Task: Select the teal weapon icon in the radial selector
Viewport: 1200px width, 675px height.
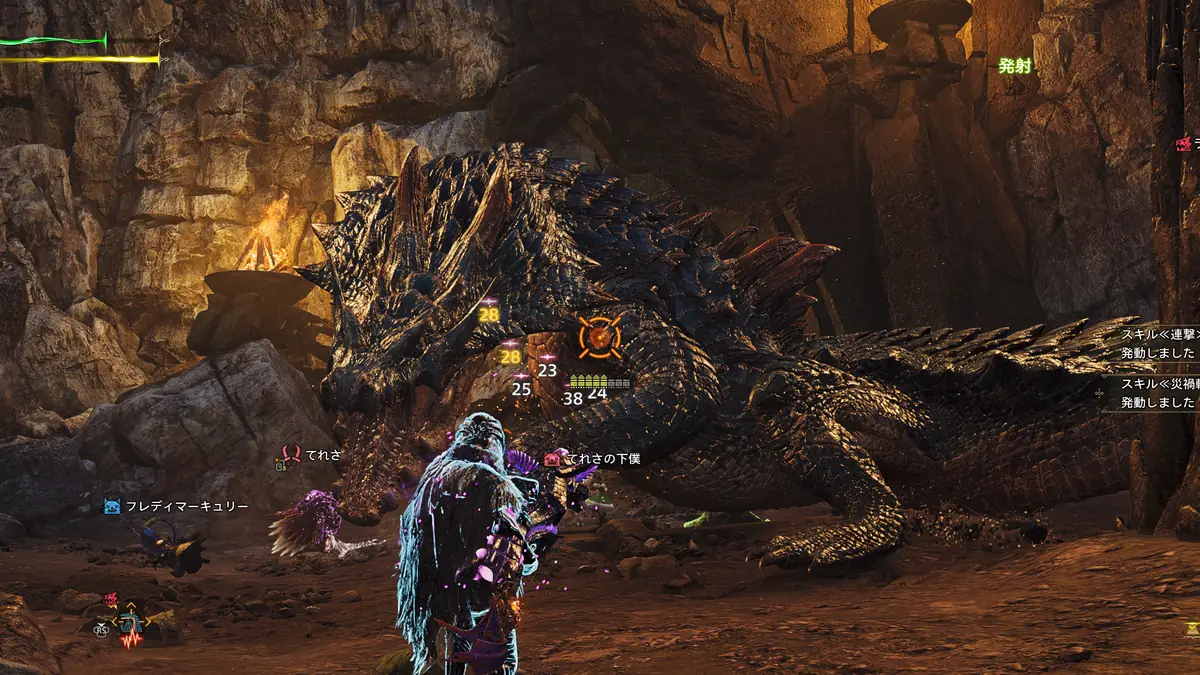Action: (x=129, y=624)
